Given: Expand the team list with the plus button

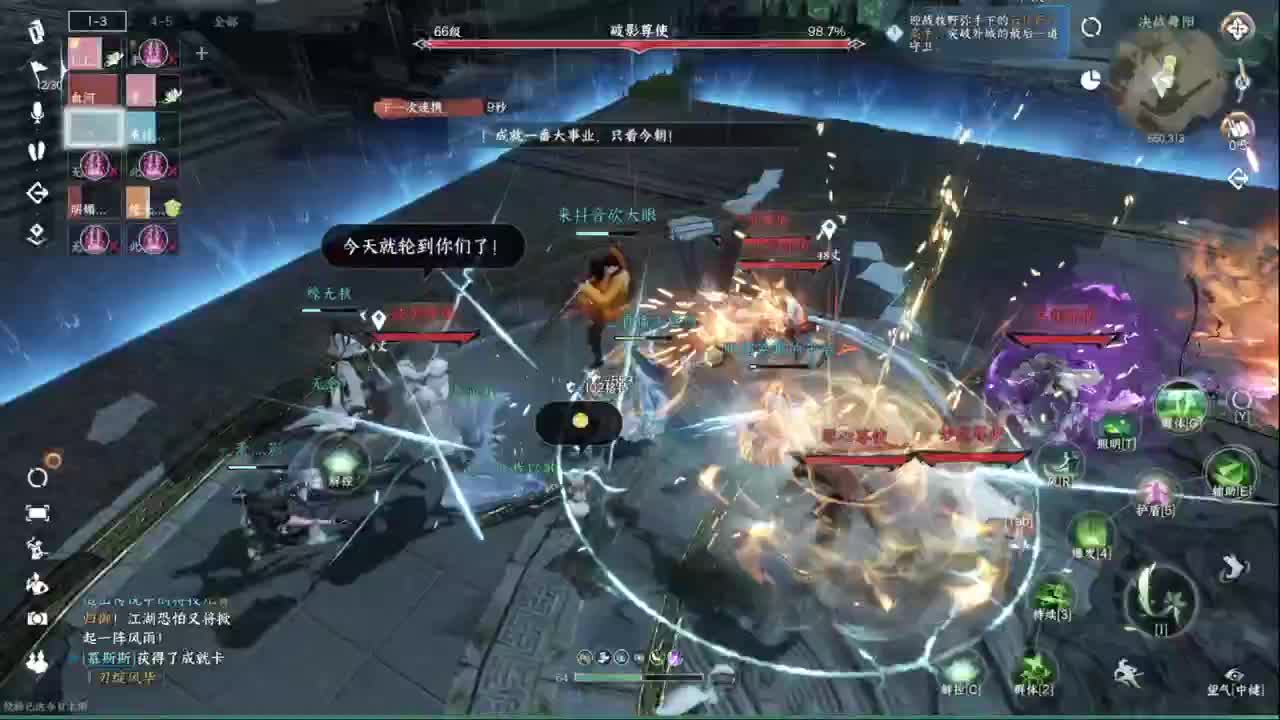Looking at the screenshot, I should pos(199,54).
